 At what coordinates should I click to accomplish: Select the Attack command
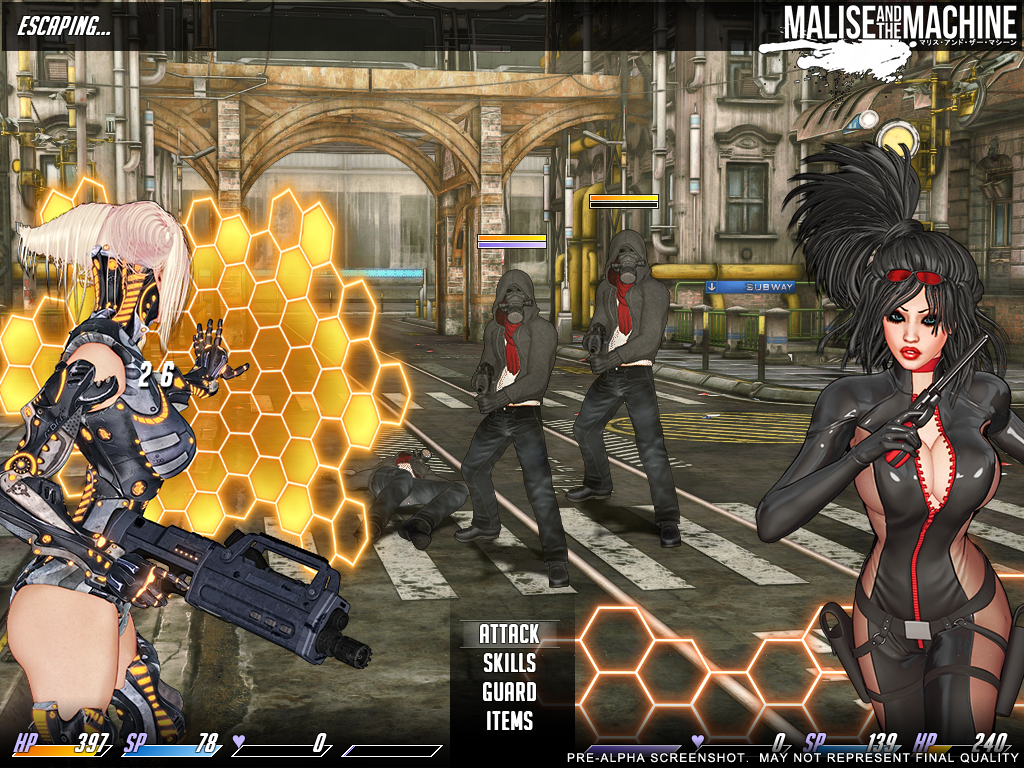[x=509, y=634]
